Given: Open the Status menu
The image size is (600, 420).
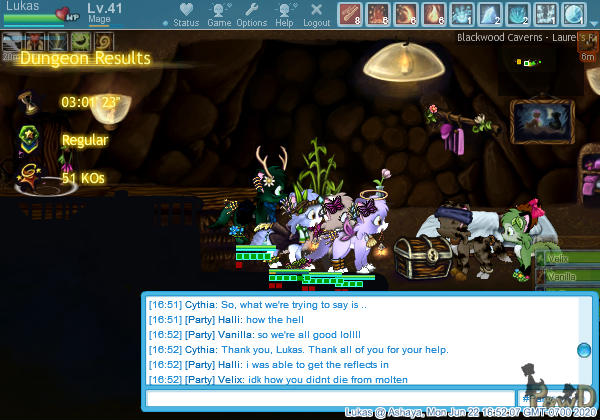Looking at the screenshot, I should click(x=184, y=14).
